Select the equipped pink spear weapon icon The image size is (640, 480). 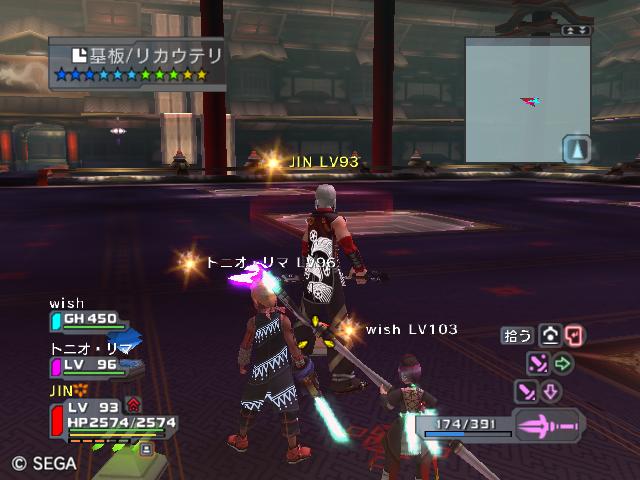click(549, 425)
